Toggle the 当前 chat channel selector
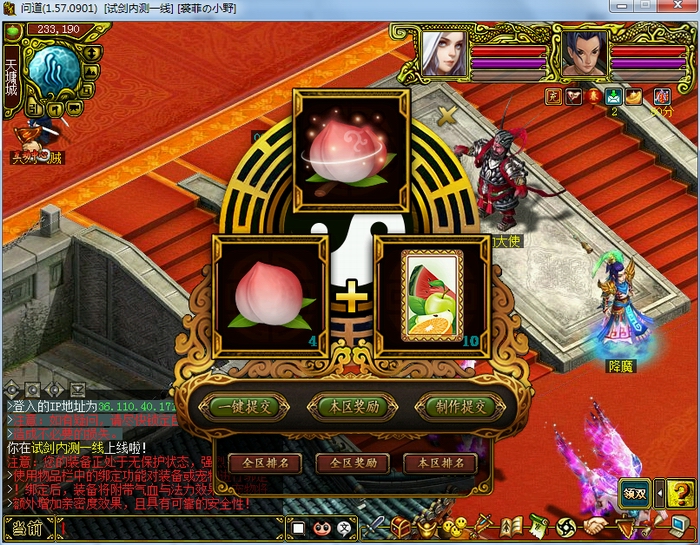 26,528
